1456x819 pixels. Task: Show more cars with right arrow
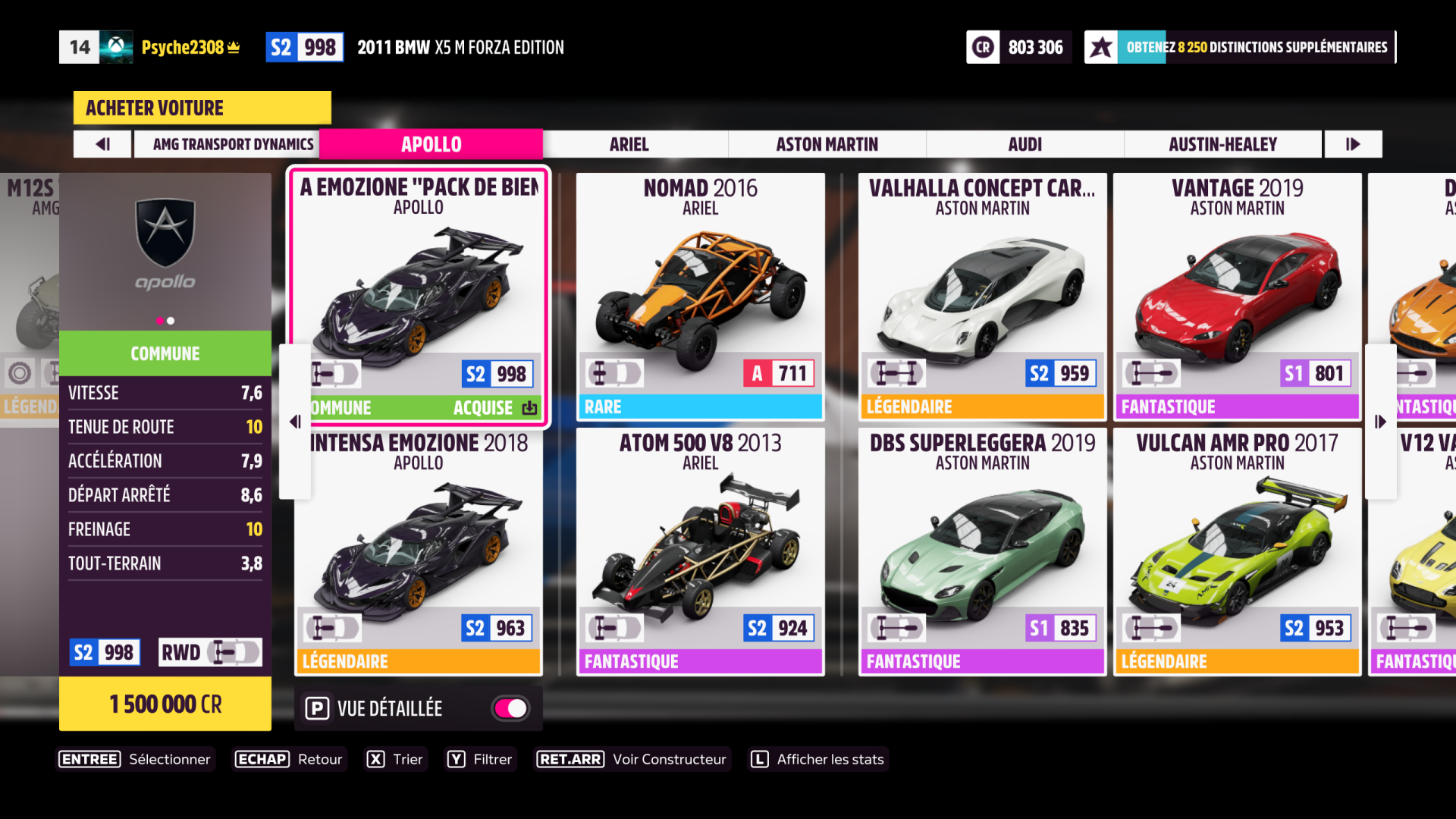coord(1380,422)
